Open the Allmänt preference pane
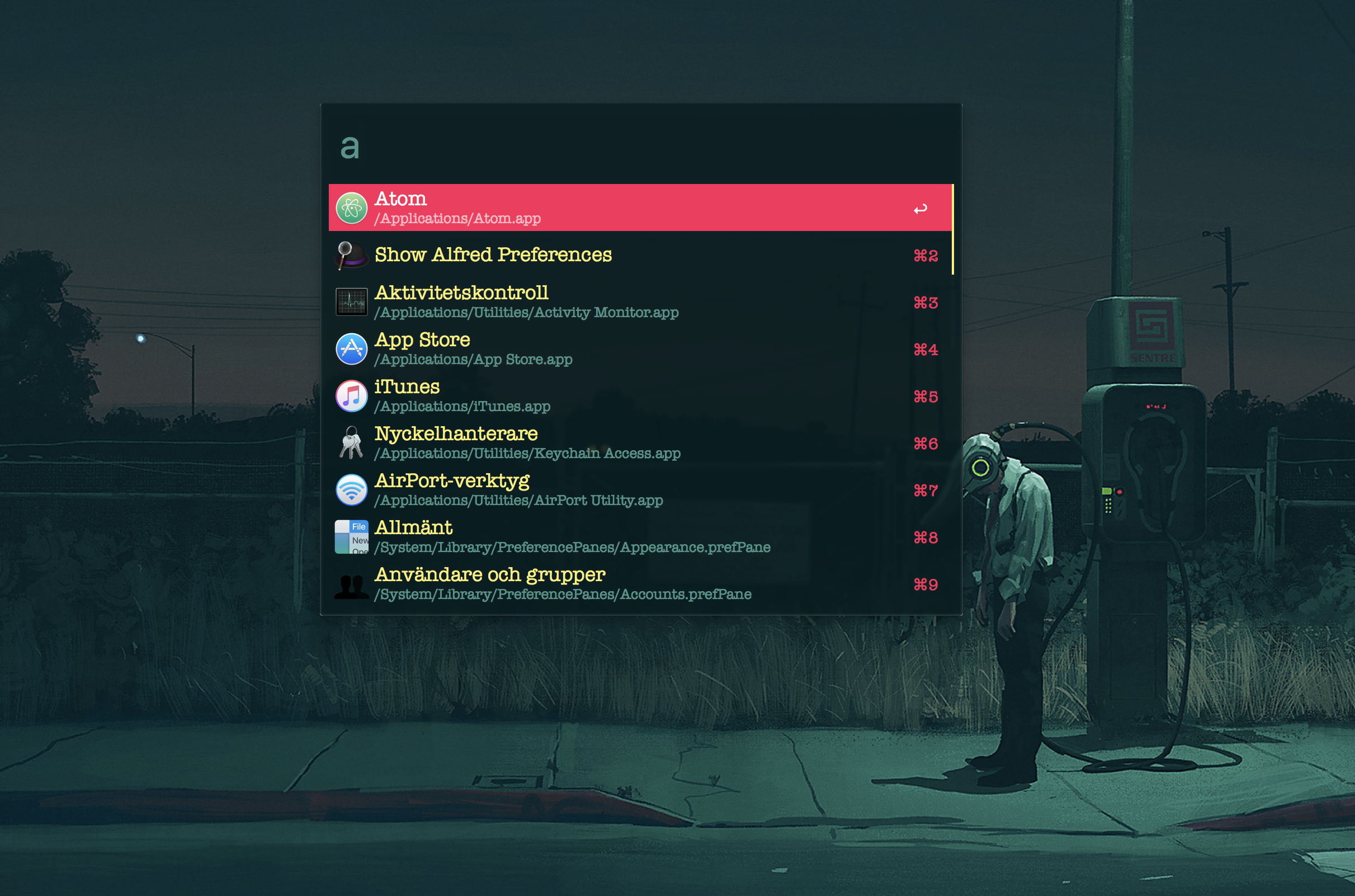Screen dimensions: 1355x896 point(629,536)
